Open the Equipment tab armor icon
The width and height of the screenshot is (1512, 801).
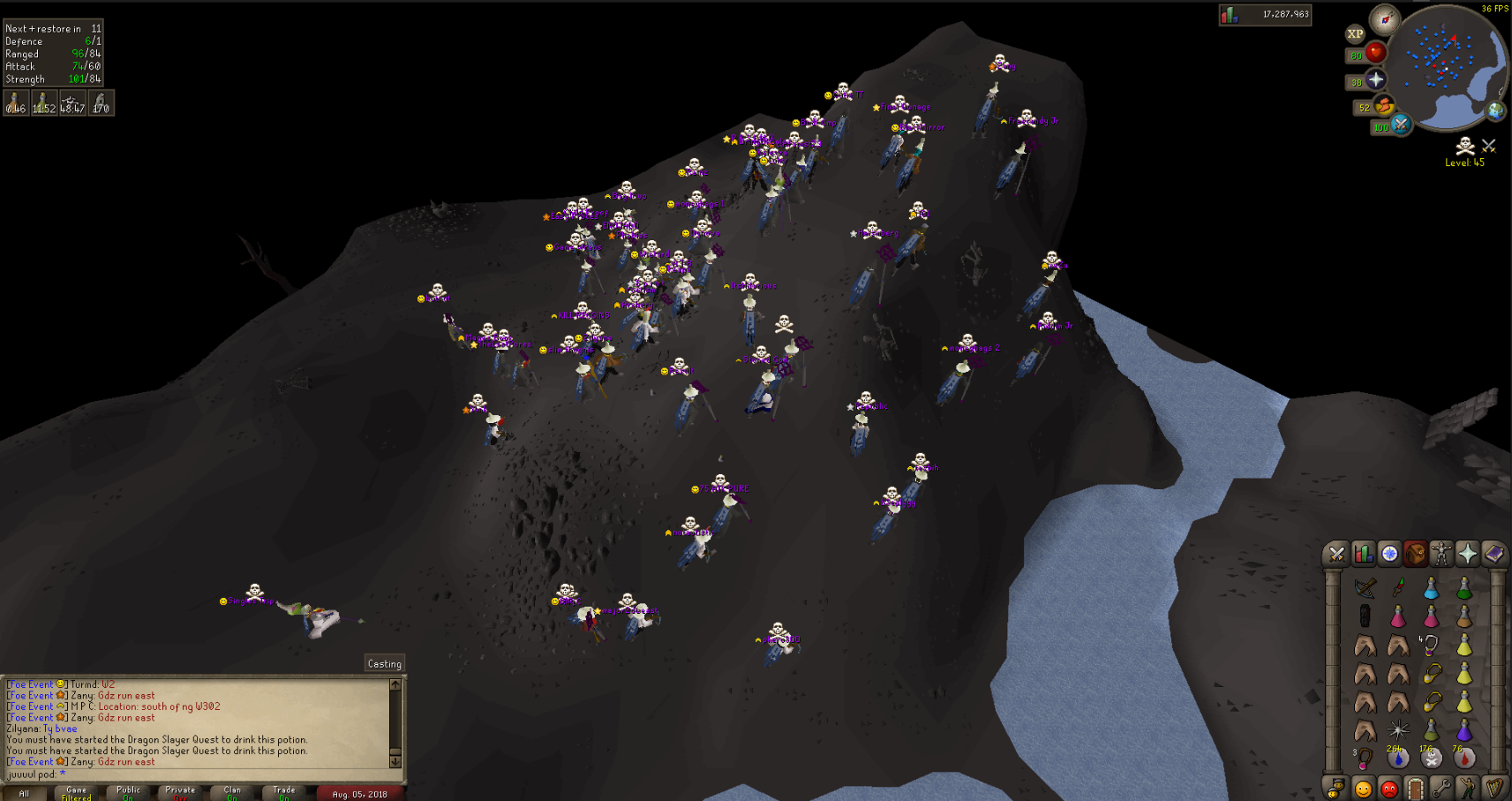pos(1441,554)
